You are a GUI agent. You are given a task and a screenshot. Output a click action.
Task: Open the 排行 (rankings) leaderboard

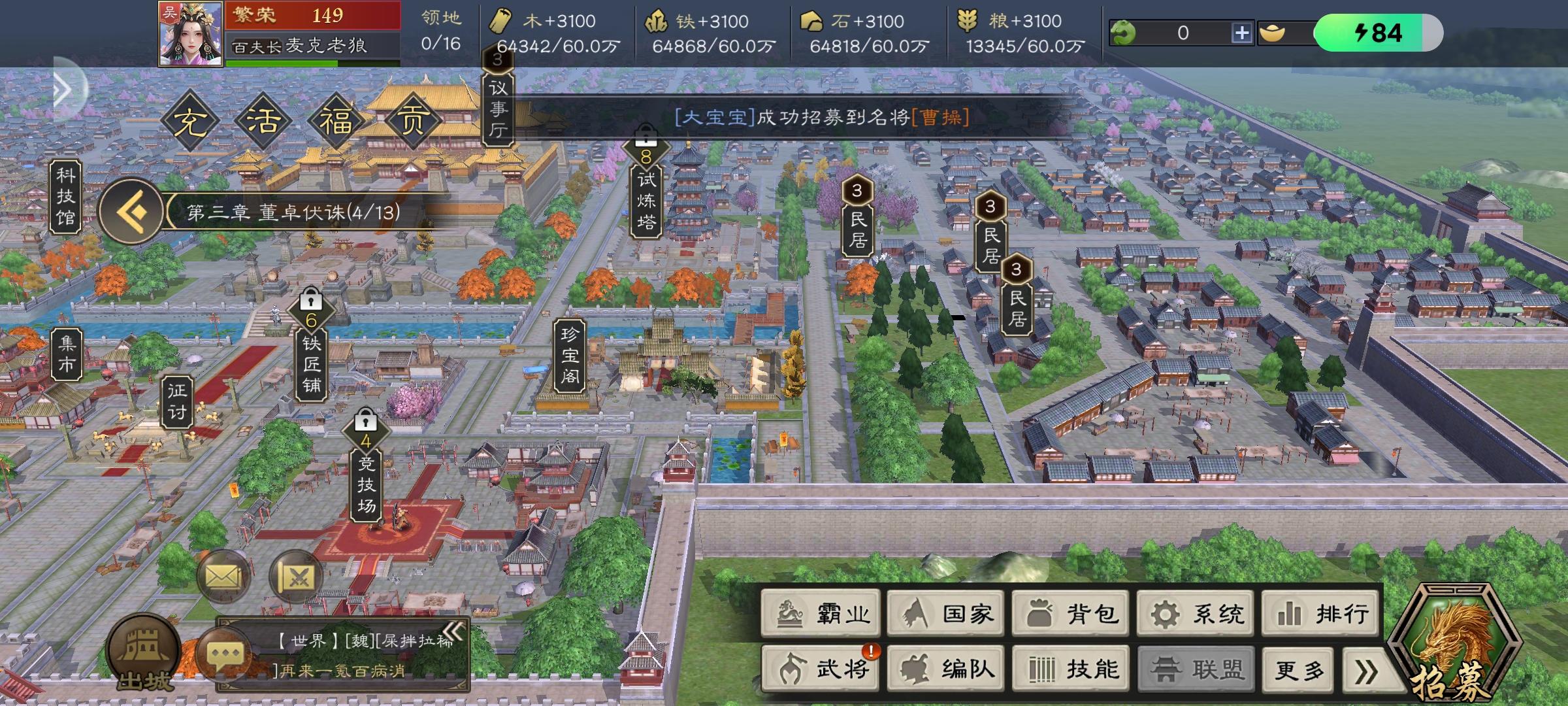[1320, 613]
